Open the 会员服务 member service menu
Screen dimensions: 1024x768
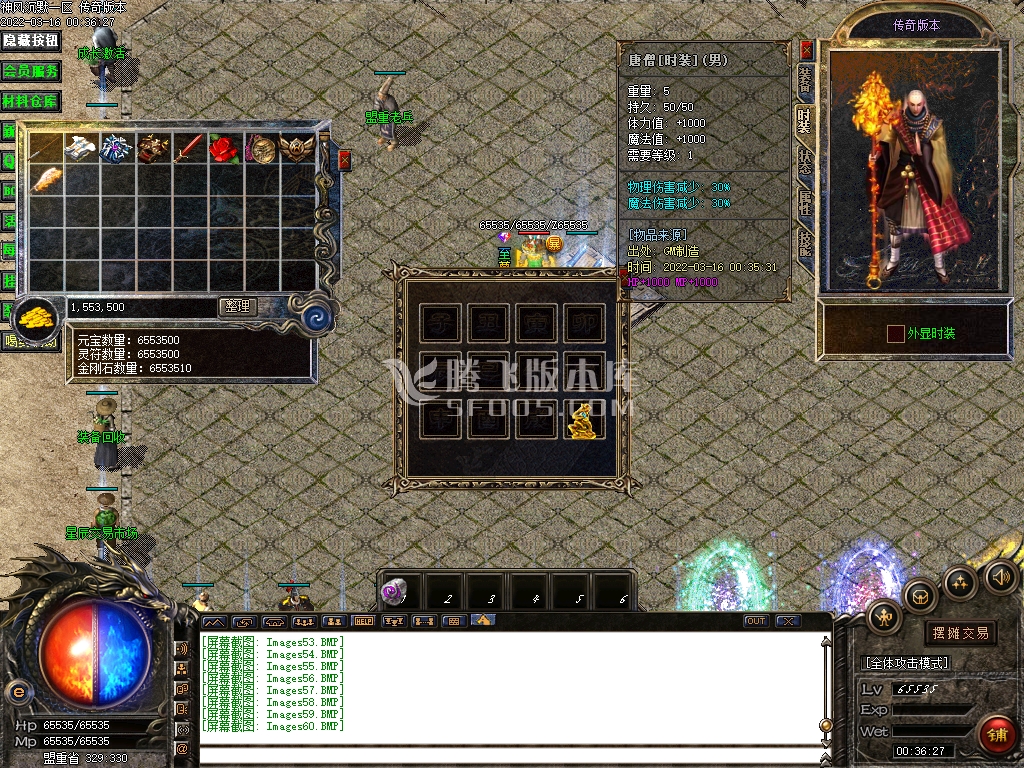point(30,71)
